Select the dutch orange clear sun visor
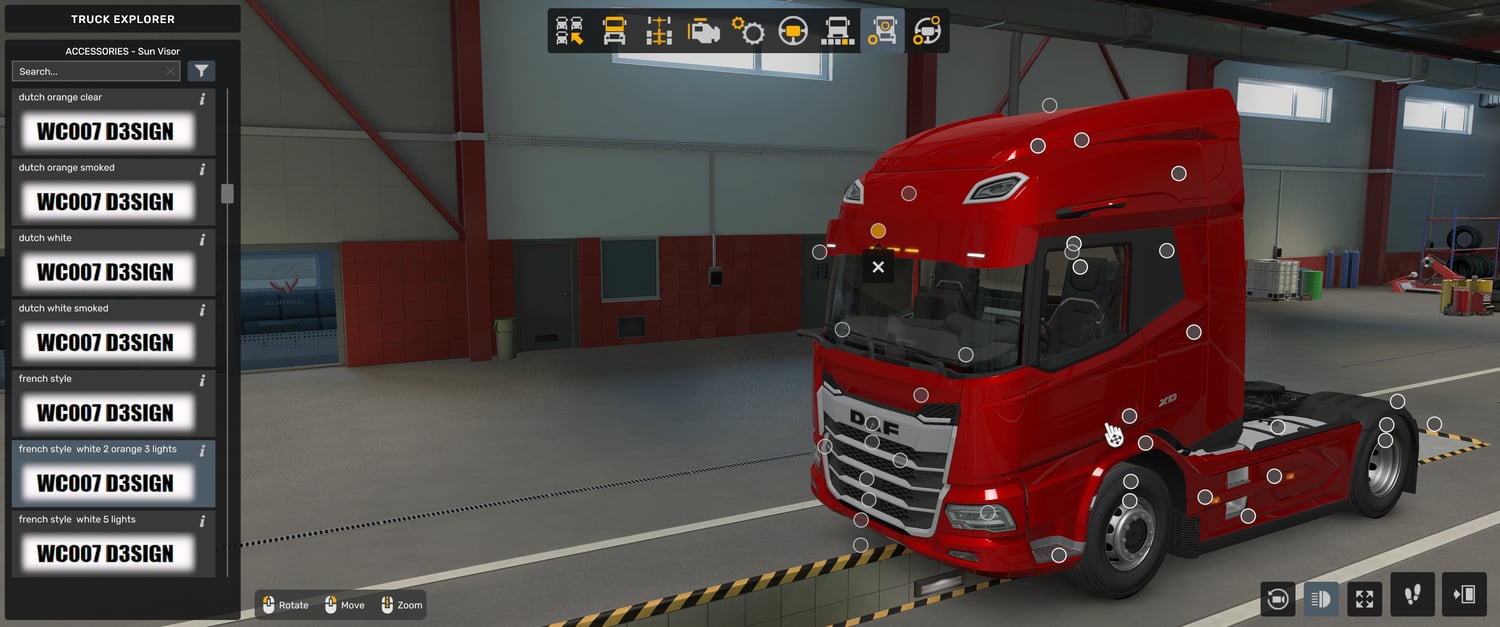Image resolution: width=1500 pixels, height=627 pixels. [104, 130]
